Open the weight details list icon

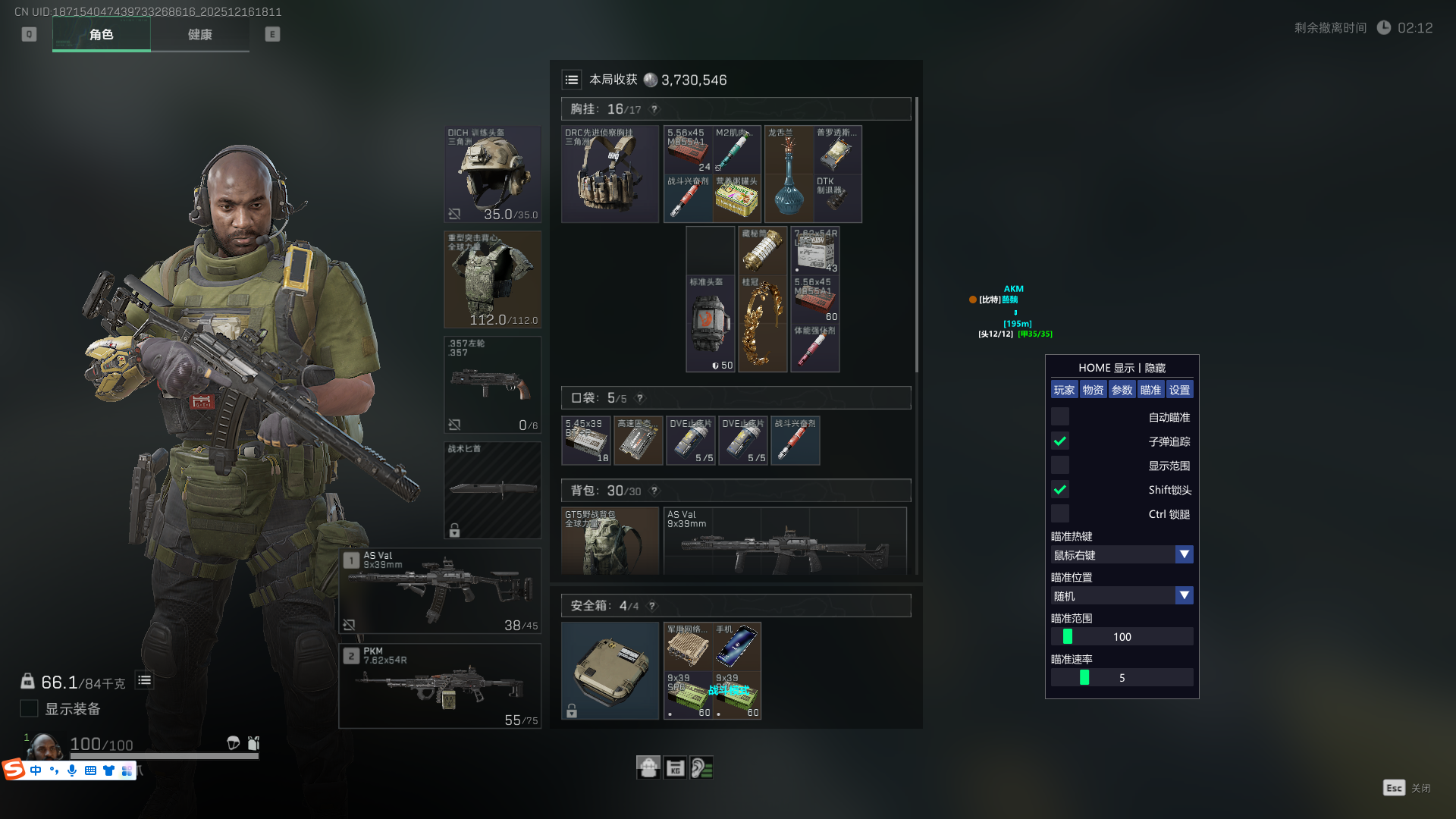(144, 681)
